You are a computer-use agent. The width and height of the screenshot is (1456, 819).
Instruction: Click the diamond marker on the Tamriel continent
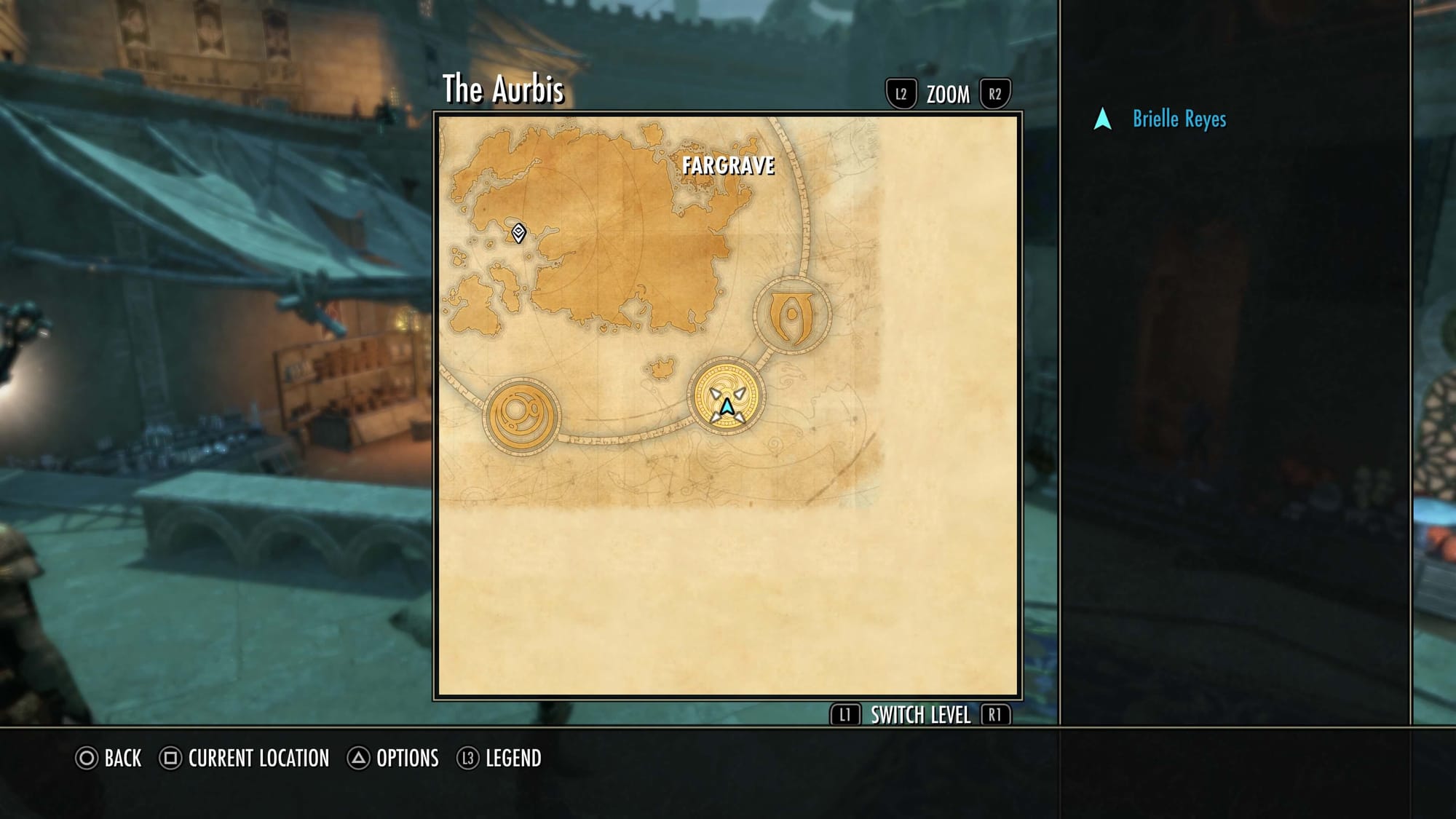click(518, 233)
